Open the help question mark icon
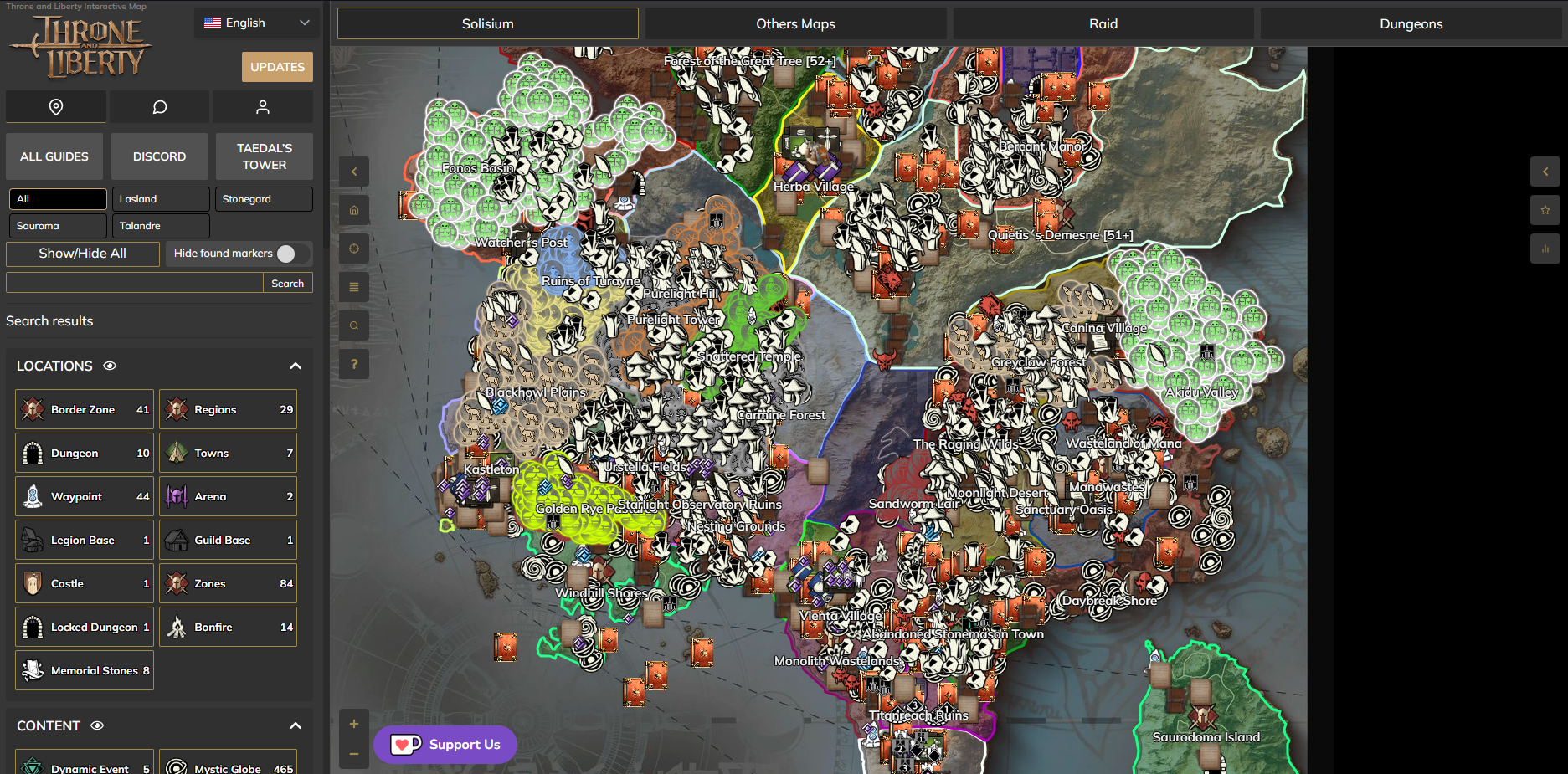1568x774 pixels. (x=354, y=364)
